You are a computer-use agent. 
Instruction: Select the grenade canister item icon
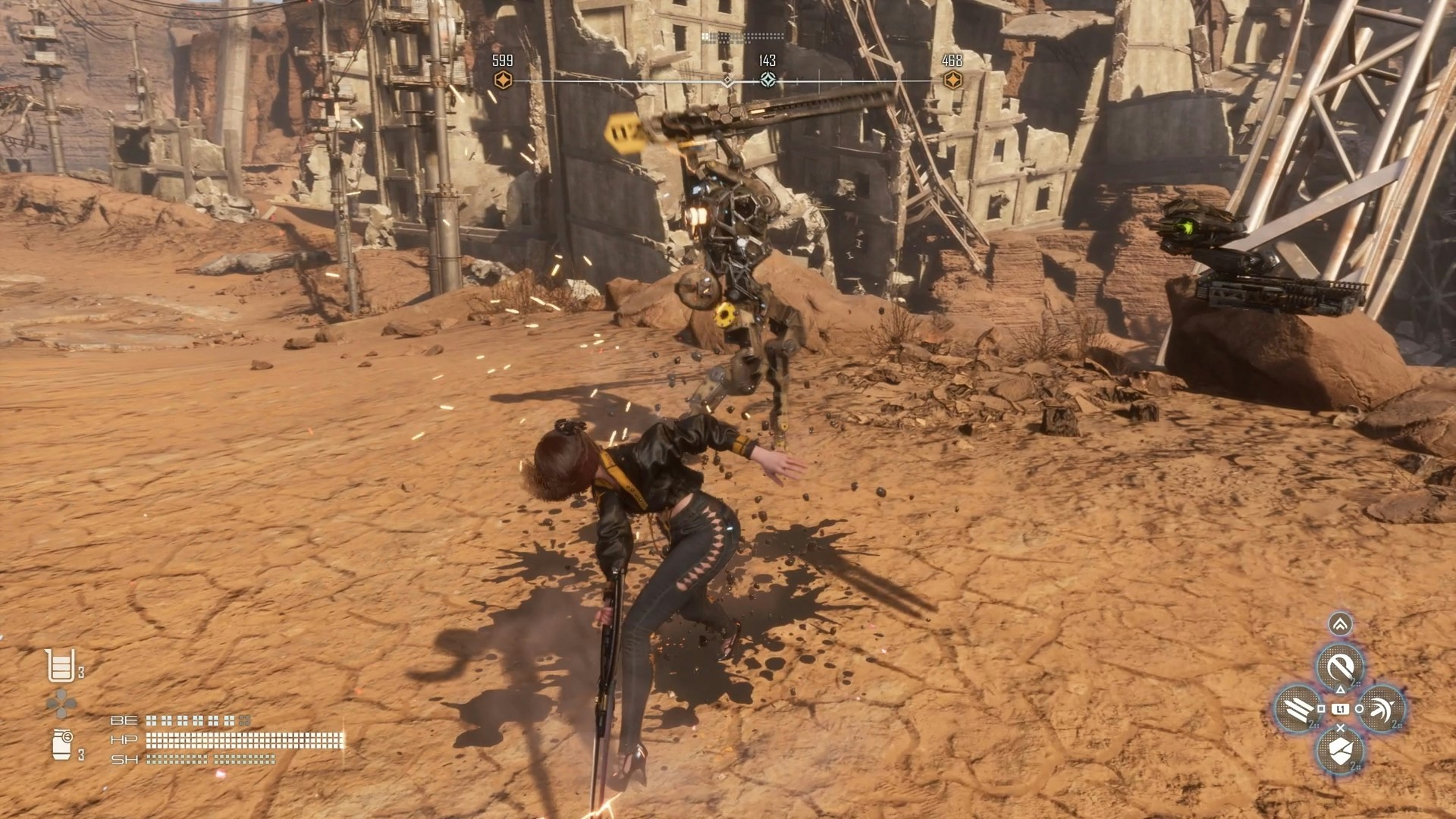click(x=61, y=745)
